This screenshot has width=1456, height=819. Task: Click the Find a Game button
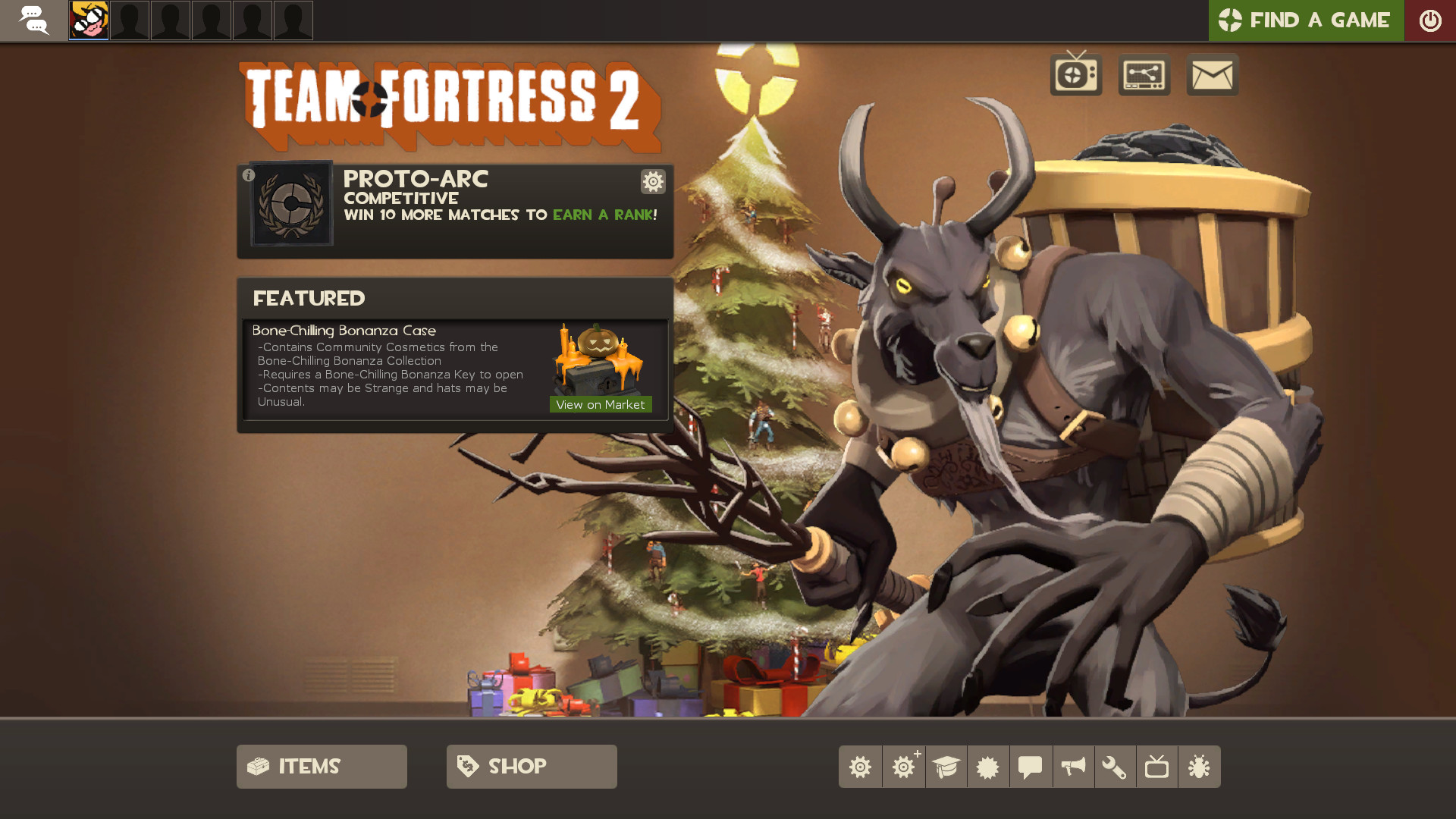(1306, 20)
